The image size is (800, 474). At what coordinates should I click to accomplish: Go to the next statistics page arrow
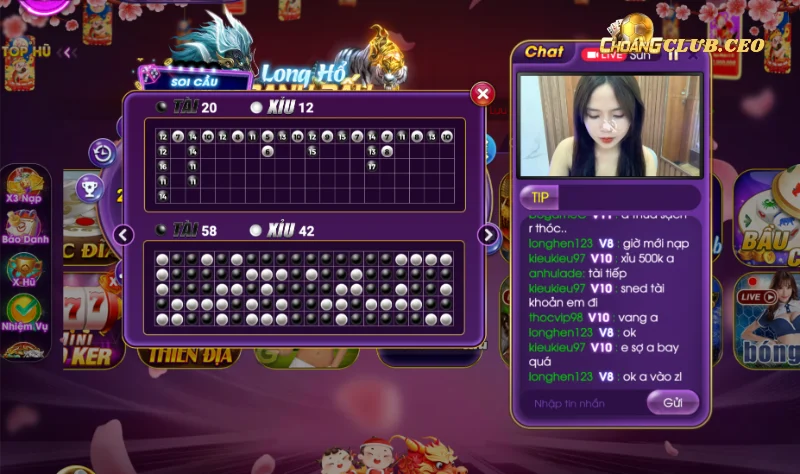tap(488, 235)
